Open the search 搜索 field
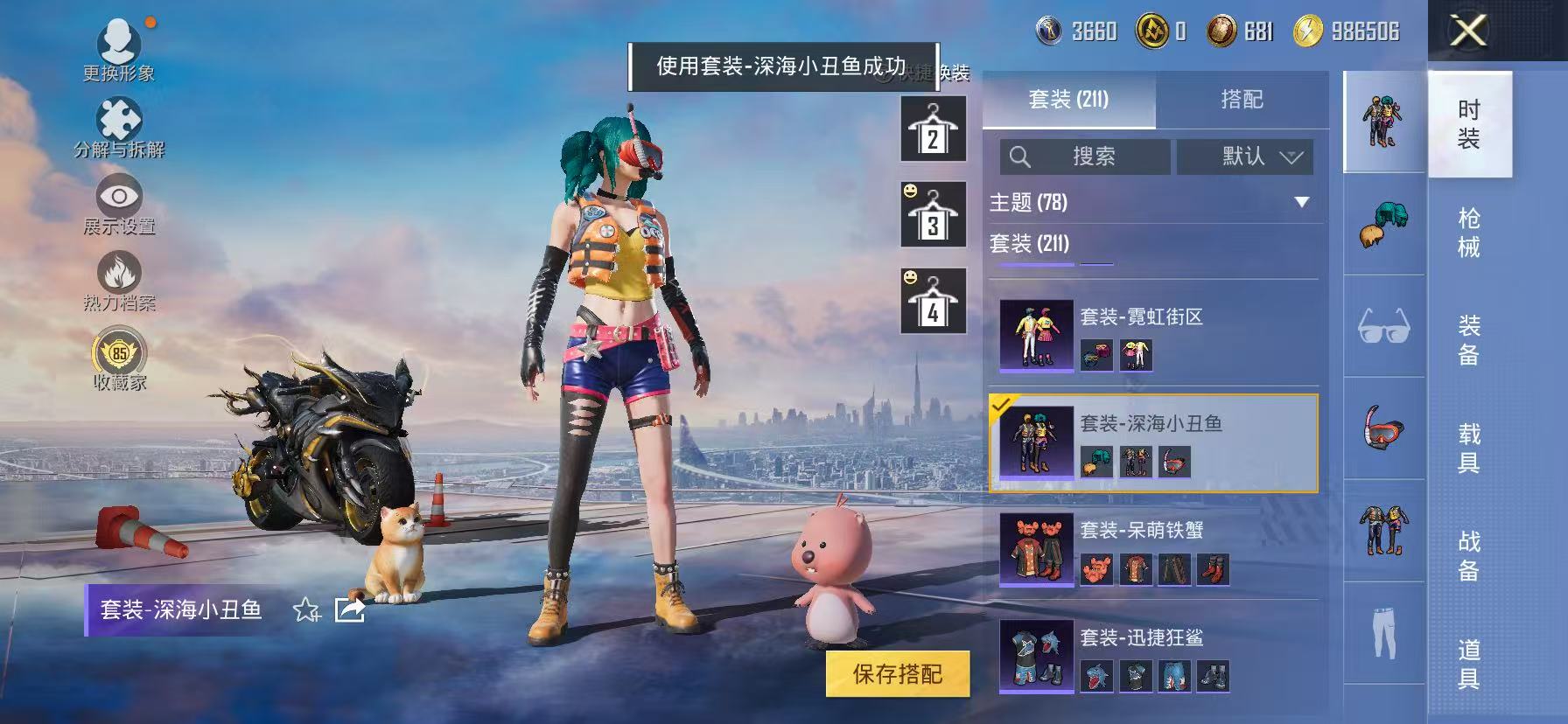 click(x=1085, y=157)
